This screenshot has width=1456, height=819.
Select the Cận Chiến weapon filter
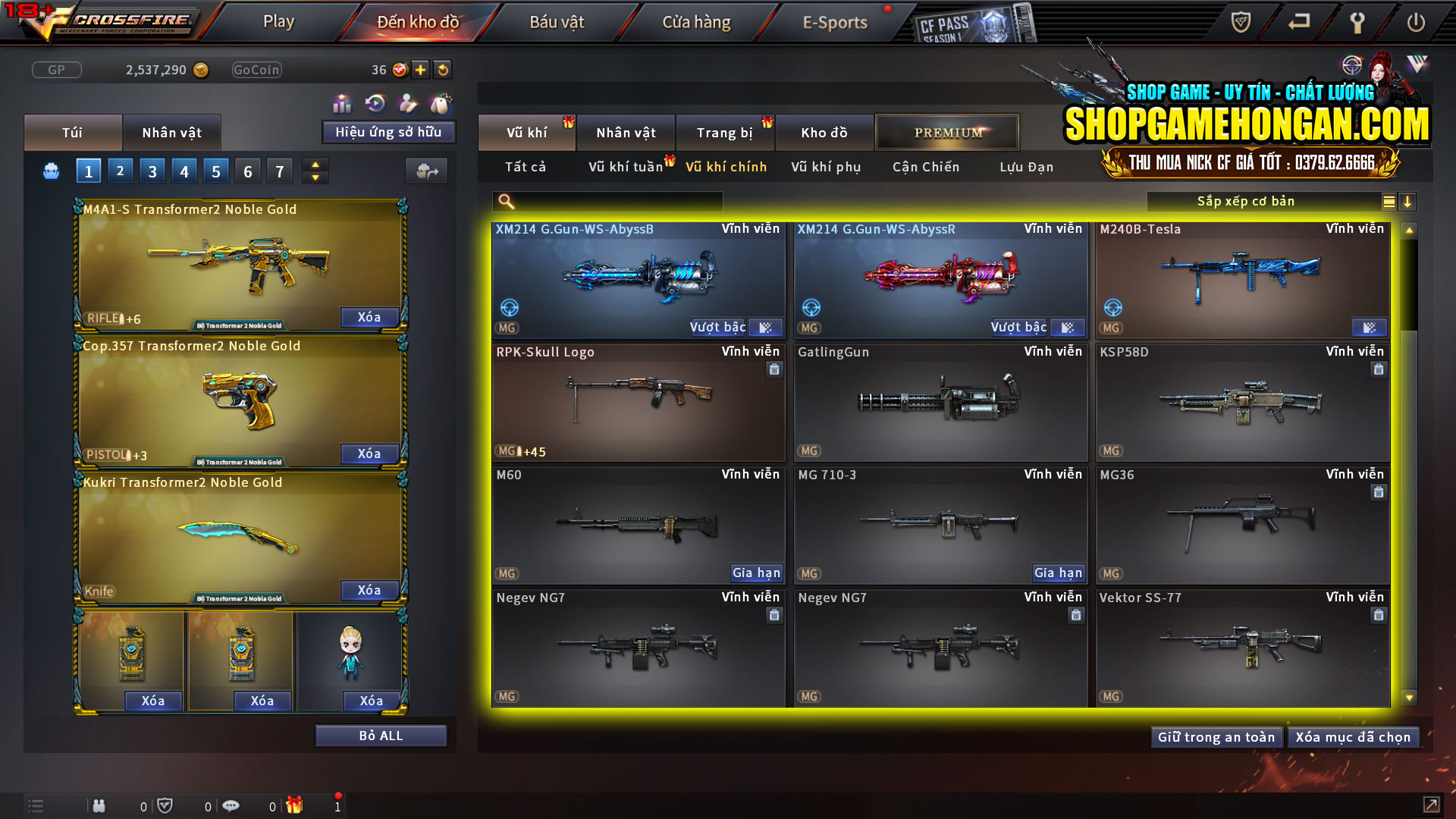coord(925,167)
